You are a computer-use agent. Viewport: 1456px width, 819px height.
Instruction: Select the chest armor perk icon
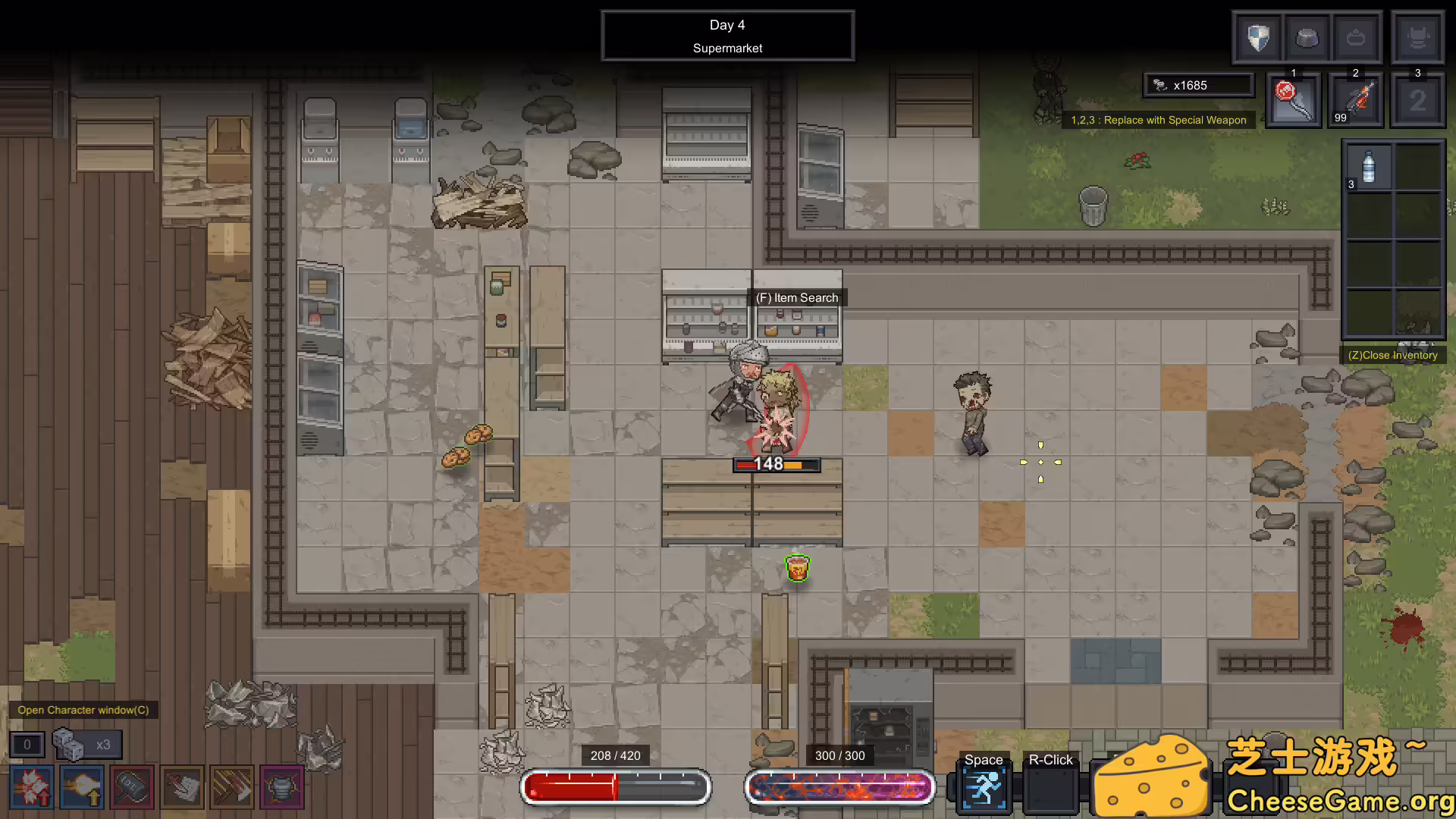pos(282,788)
